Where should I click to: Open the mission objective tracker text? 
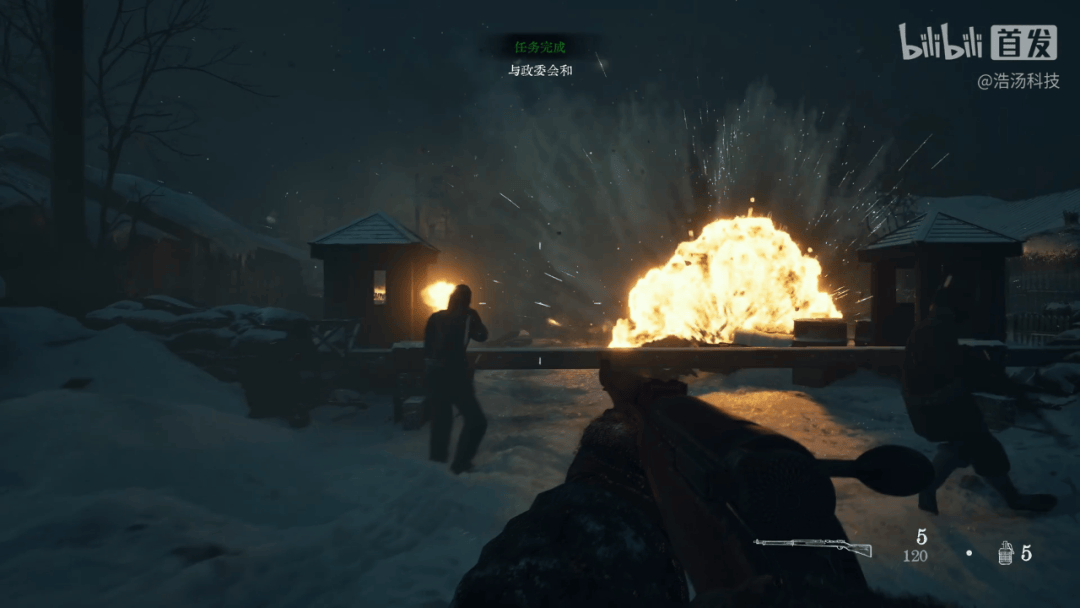pos(539,71)
